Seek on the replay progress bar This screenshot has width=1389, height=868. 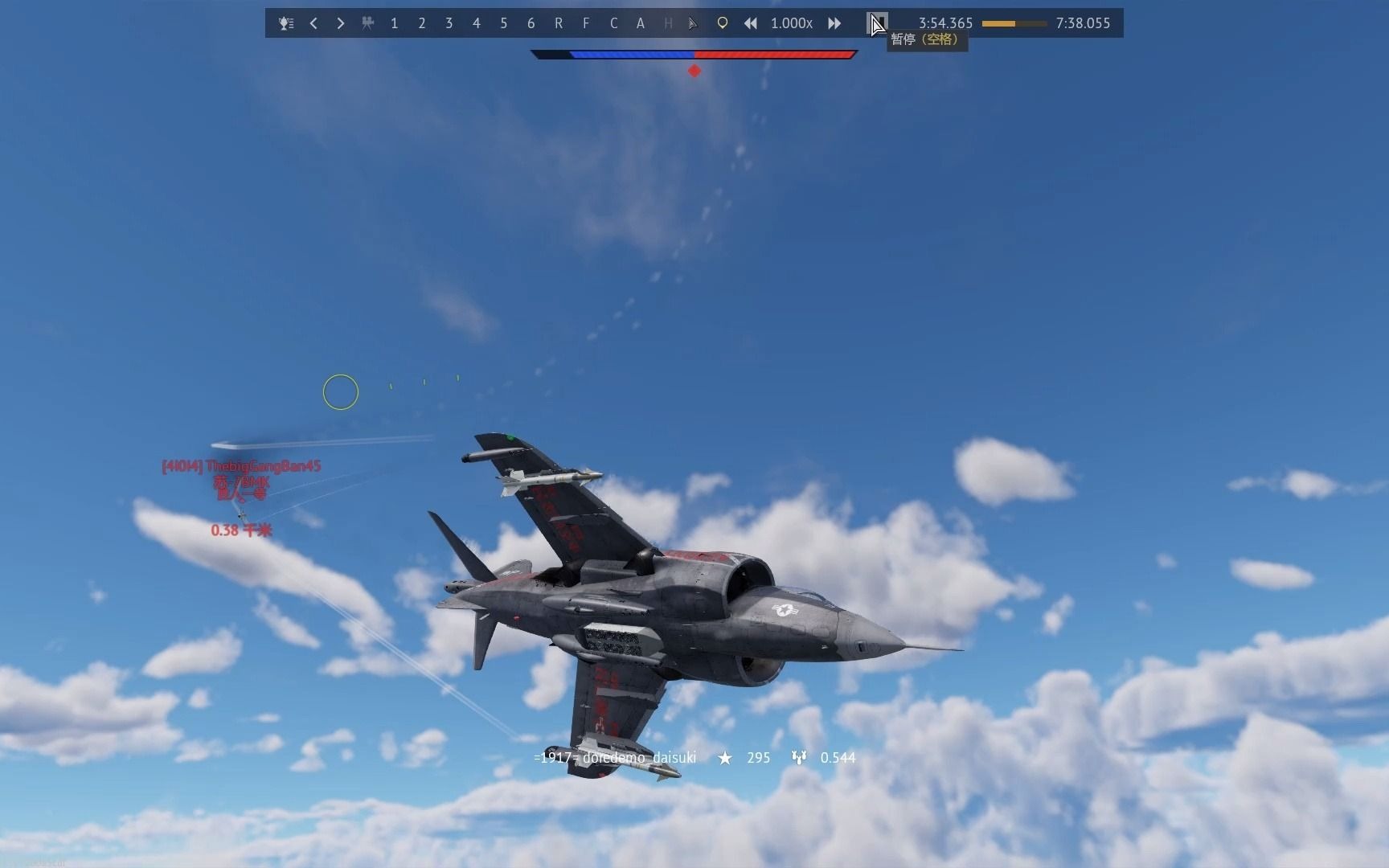click(x=1014, y=23)
